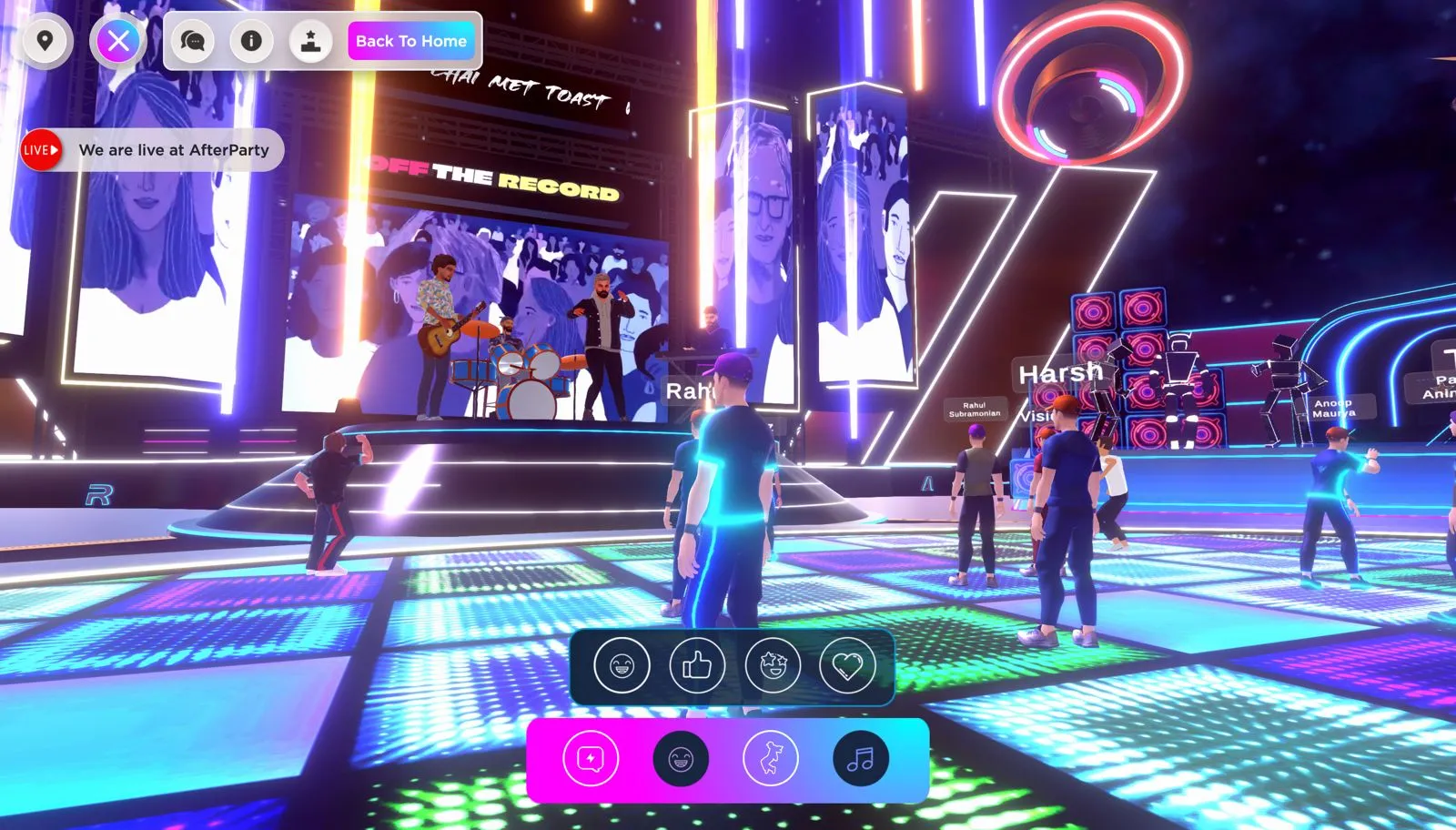The height and width of the screenshot is (830, 1456).
Task: Toggle the emoji reactions button in the pink toolbar
Action: coord(681,758)
